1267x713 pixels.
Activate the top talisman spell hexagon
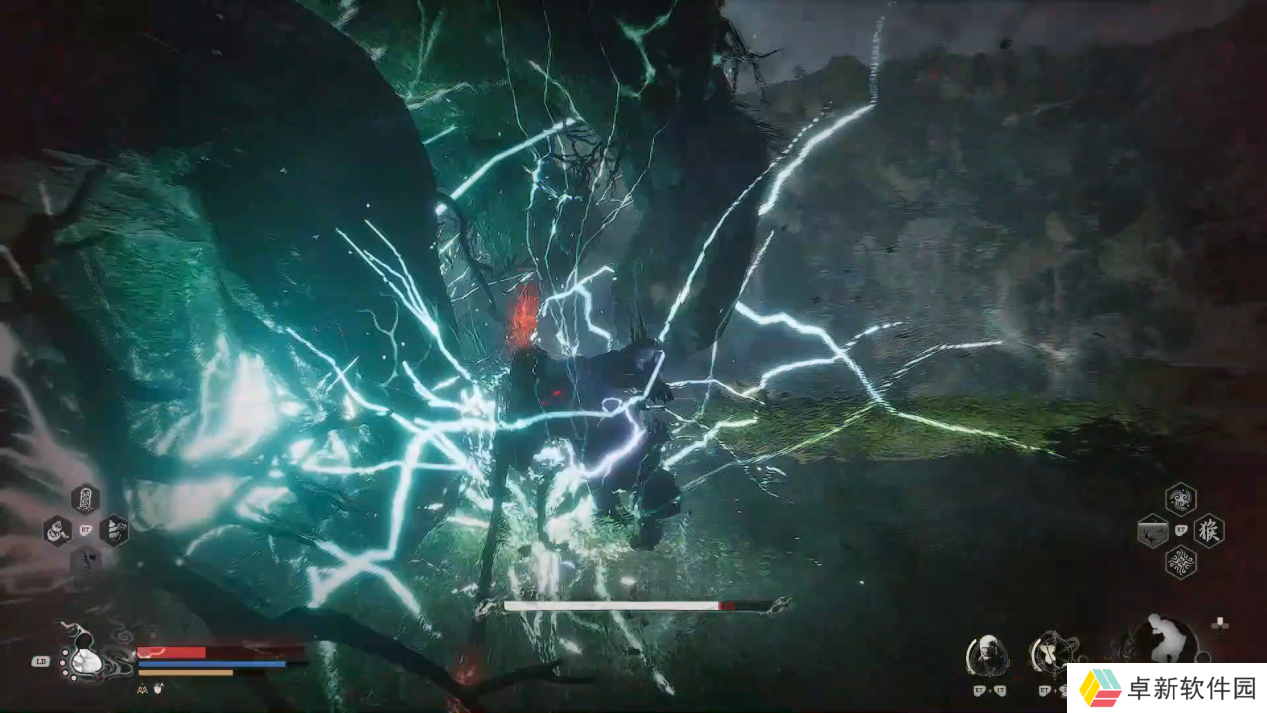[85, 499]
